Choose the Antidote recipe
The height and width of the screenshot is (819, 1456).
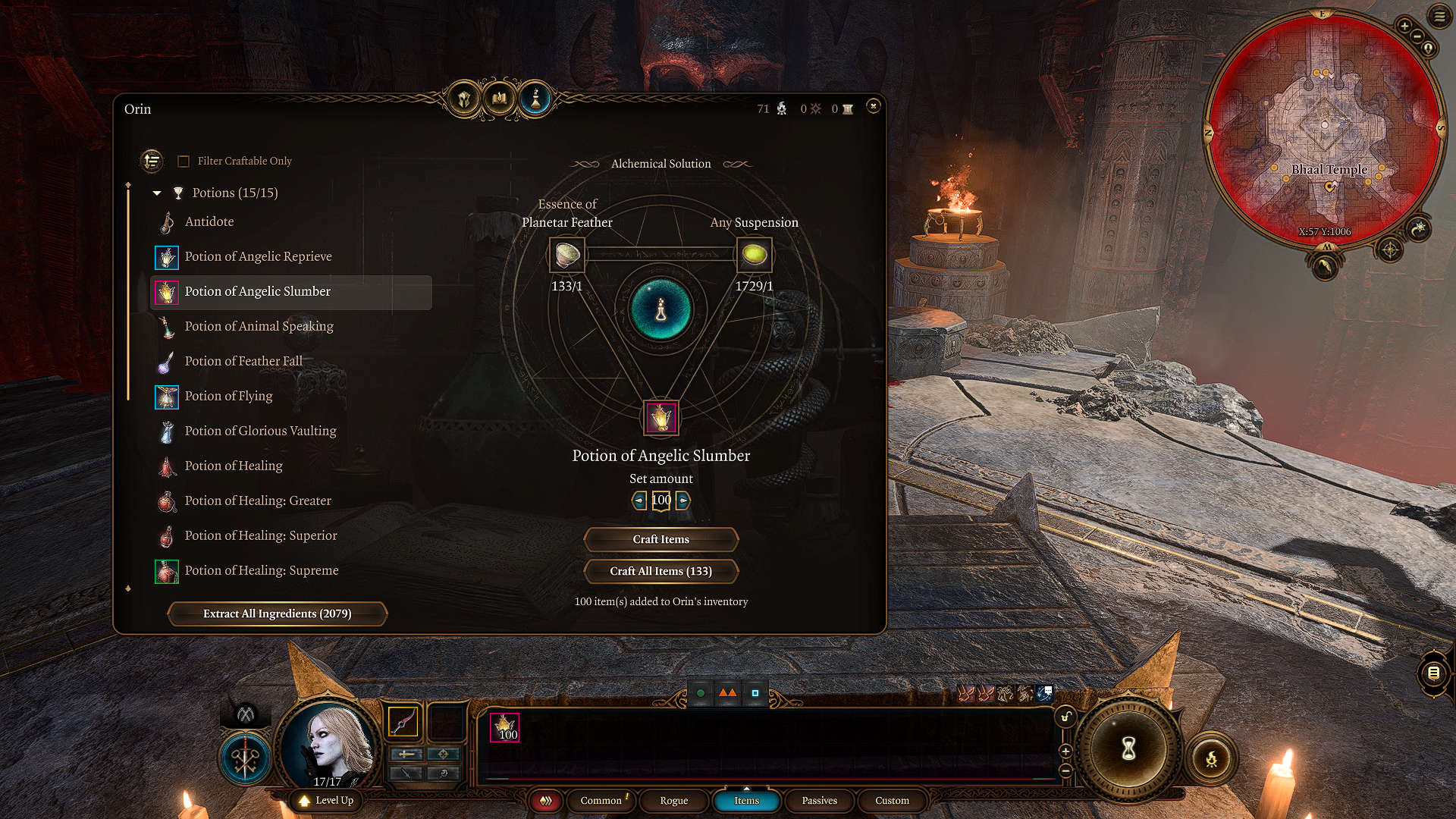click(209, 221)
